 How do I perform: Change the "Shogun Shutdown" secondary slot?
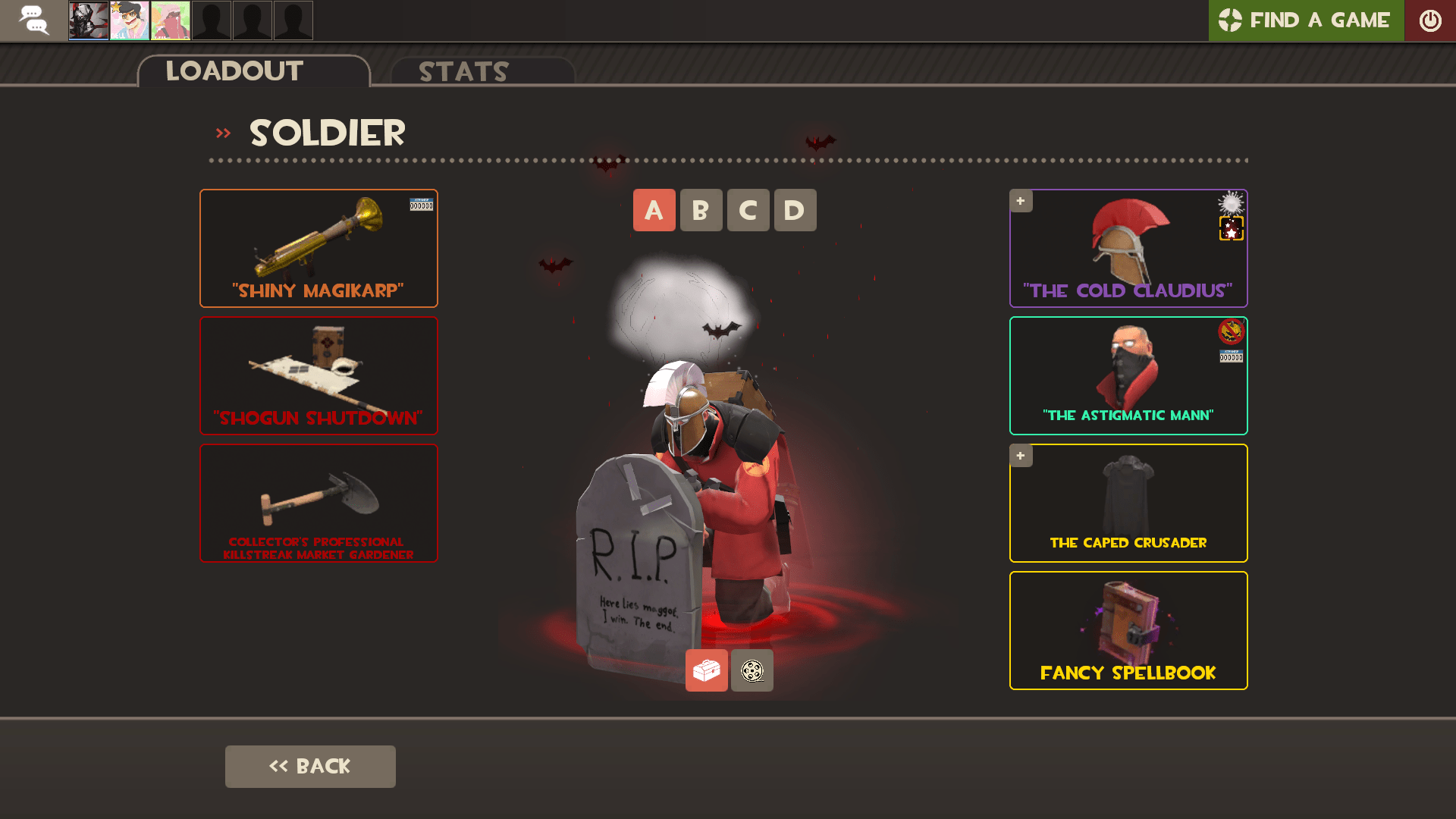pyautogui.click(x=318, y=375)
